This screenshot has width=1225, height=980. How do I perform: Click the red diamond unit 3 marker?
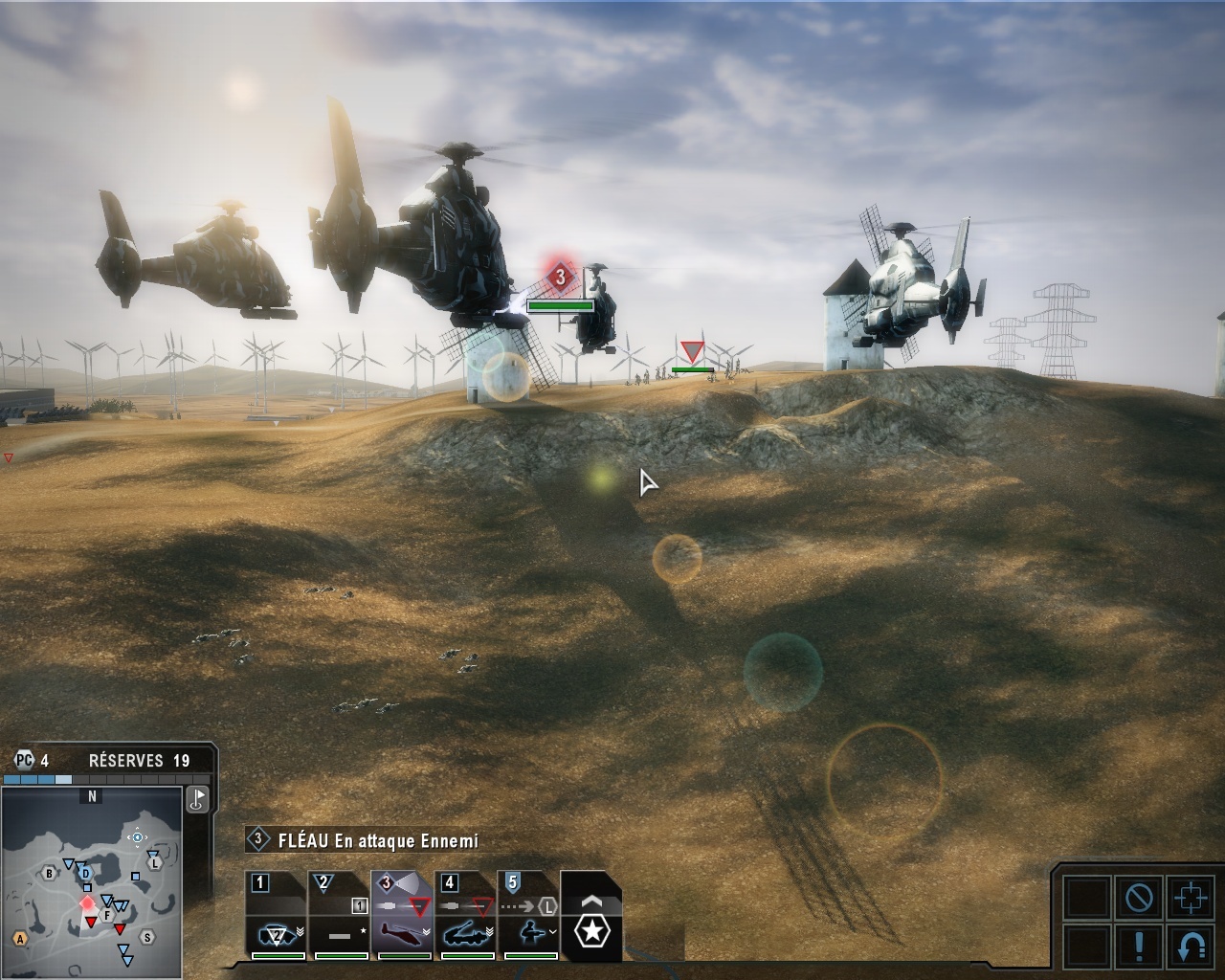(x=560, y=278)
